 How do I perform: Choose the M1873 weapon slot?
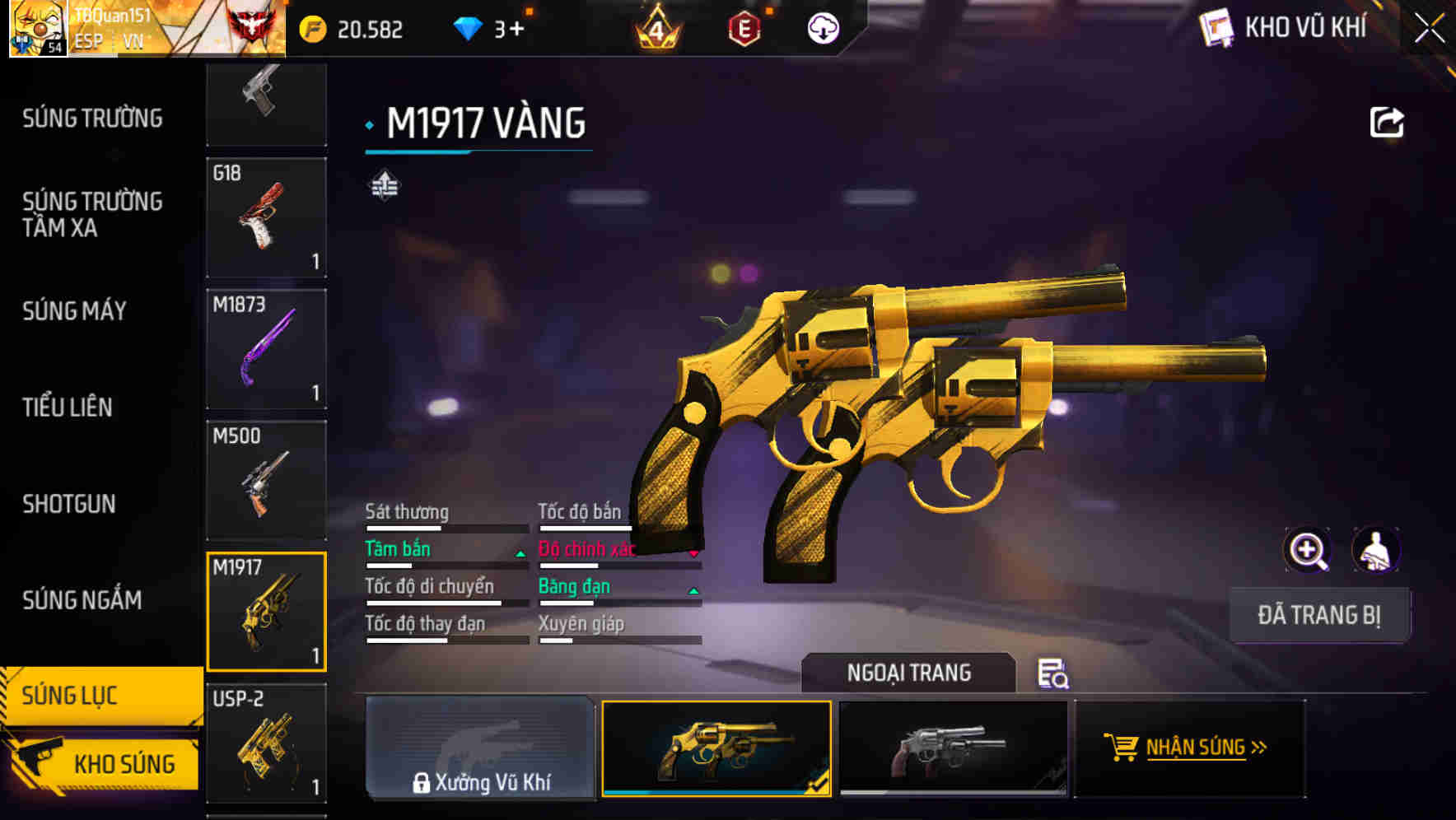tap(266, 349)
